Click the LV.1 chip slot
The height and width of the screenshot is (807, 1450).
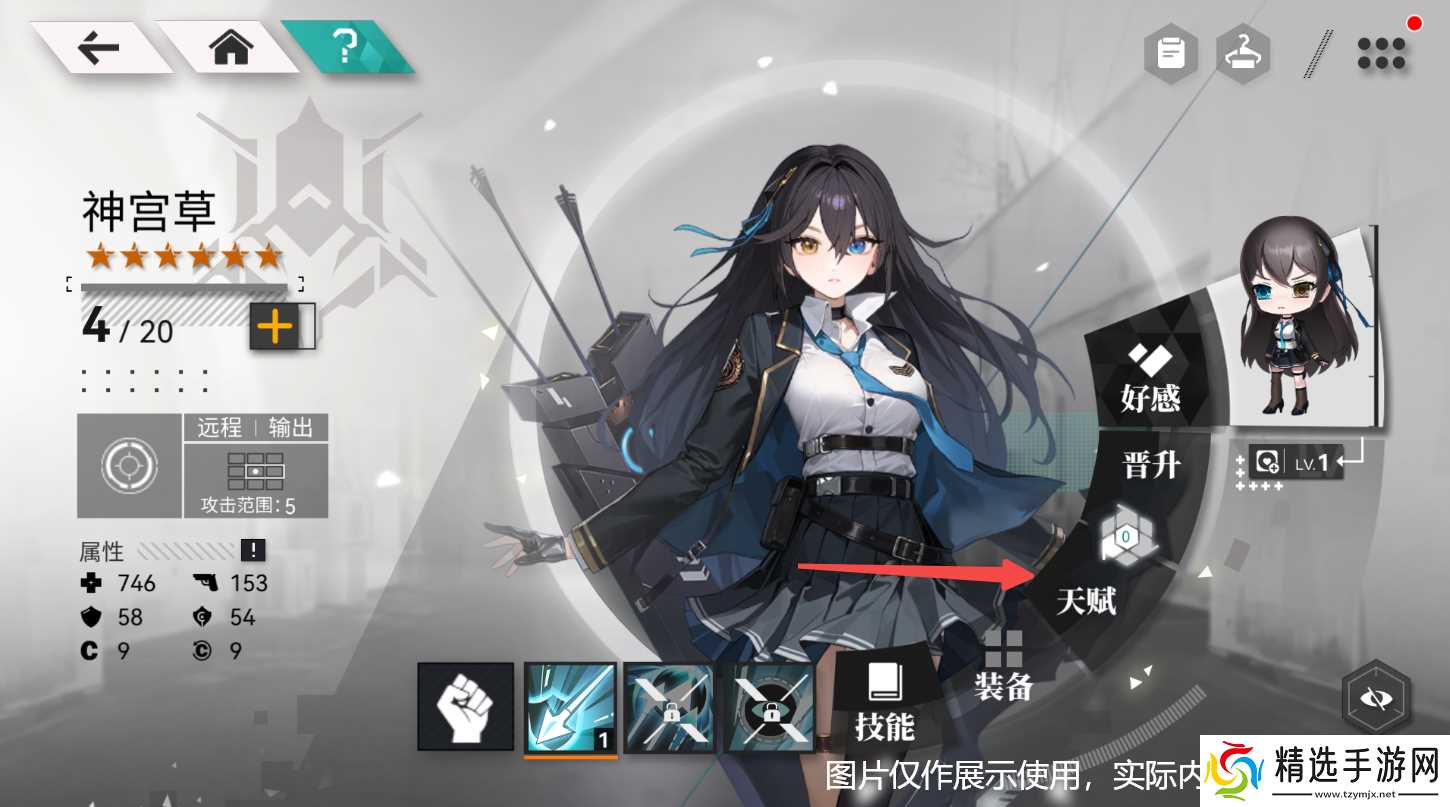tap(1291, 462)
